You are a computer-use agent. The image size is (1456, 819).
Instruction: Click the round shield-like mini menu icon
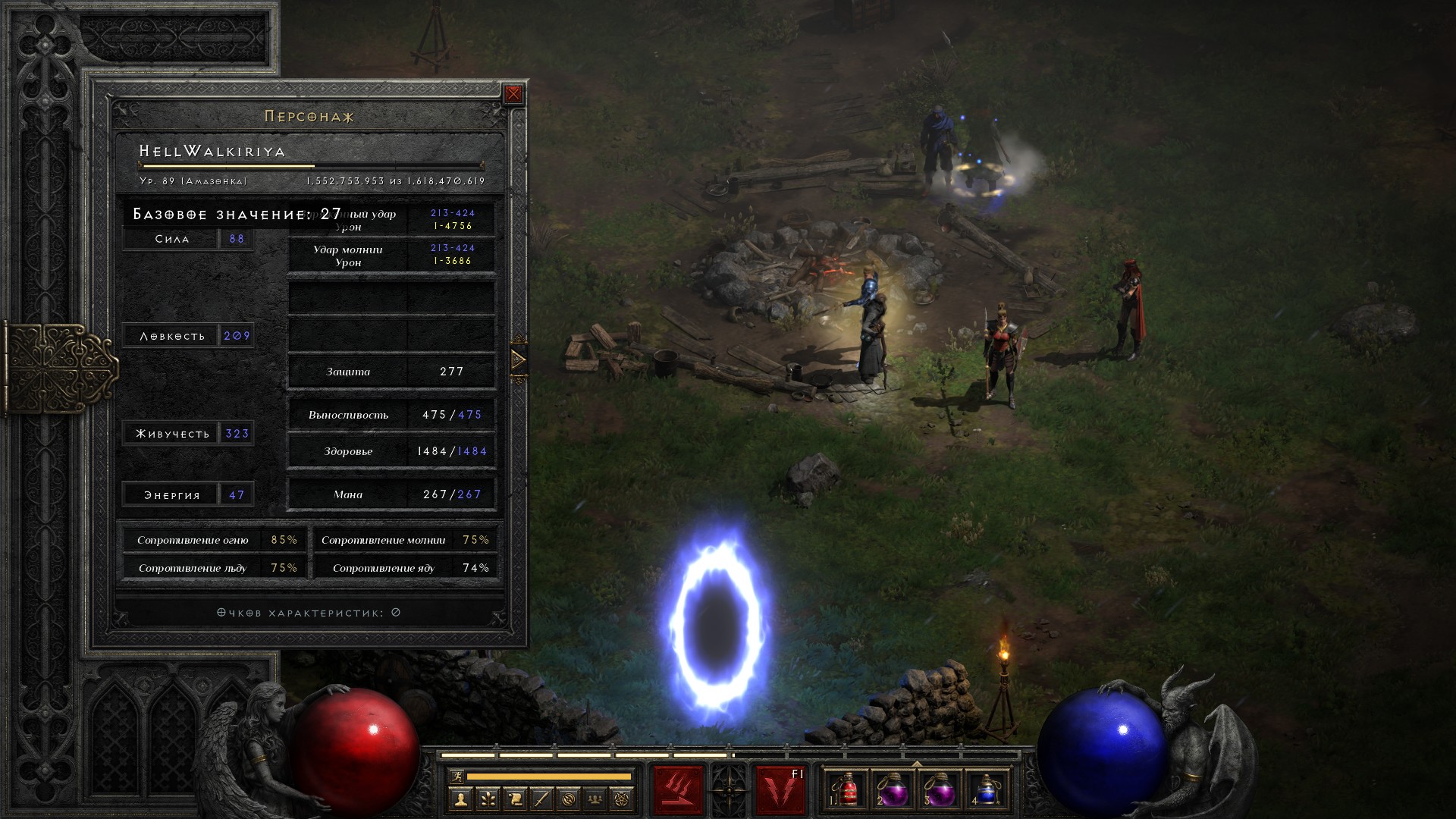pos(569,799)
